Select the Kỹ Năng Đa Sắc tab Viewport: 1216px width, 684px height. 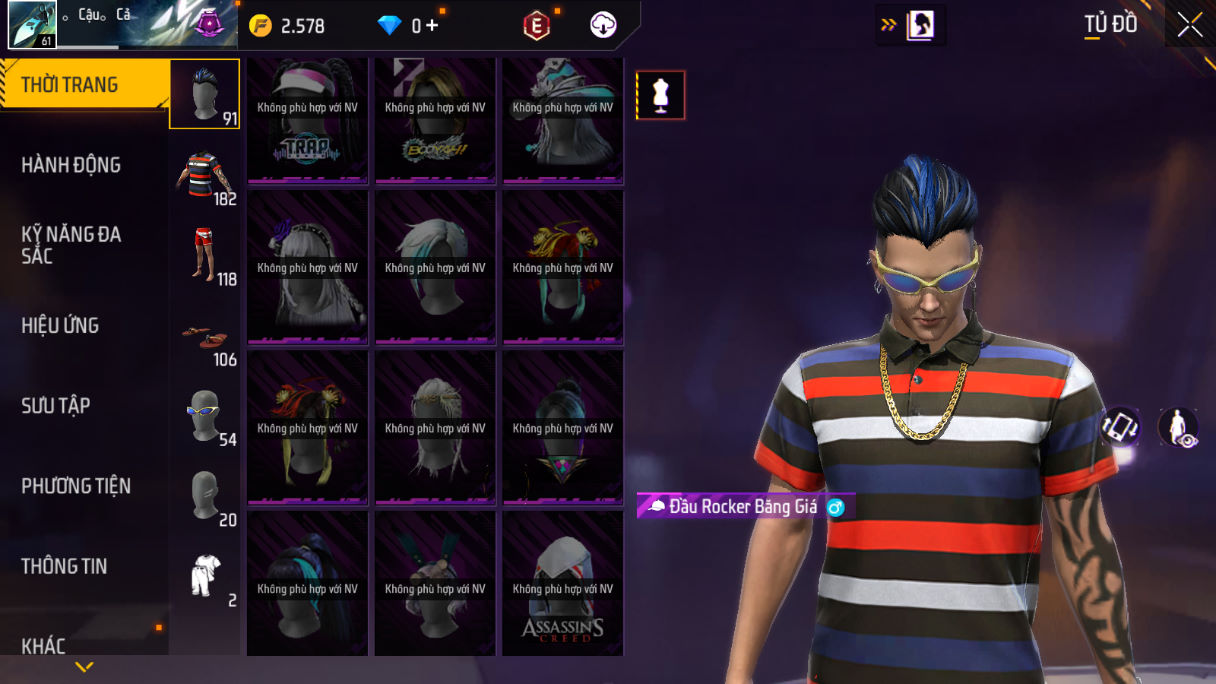pyautogui.click(x=72, y=245)
